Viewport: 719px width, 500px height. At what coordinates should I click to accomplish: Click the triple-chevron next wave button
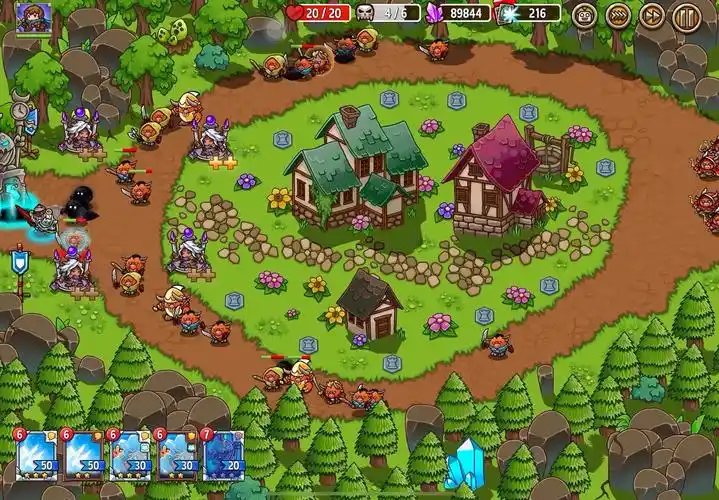619,15
